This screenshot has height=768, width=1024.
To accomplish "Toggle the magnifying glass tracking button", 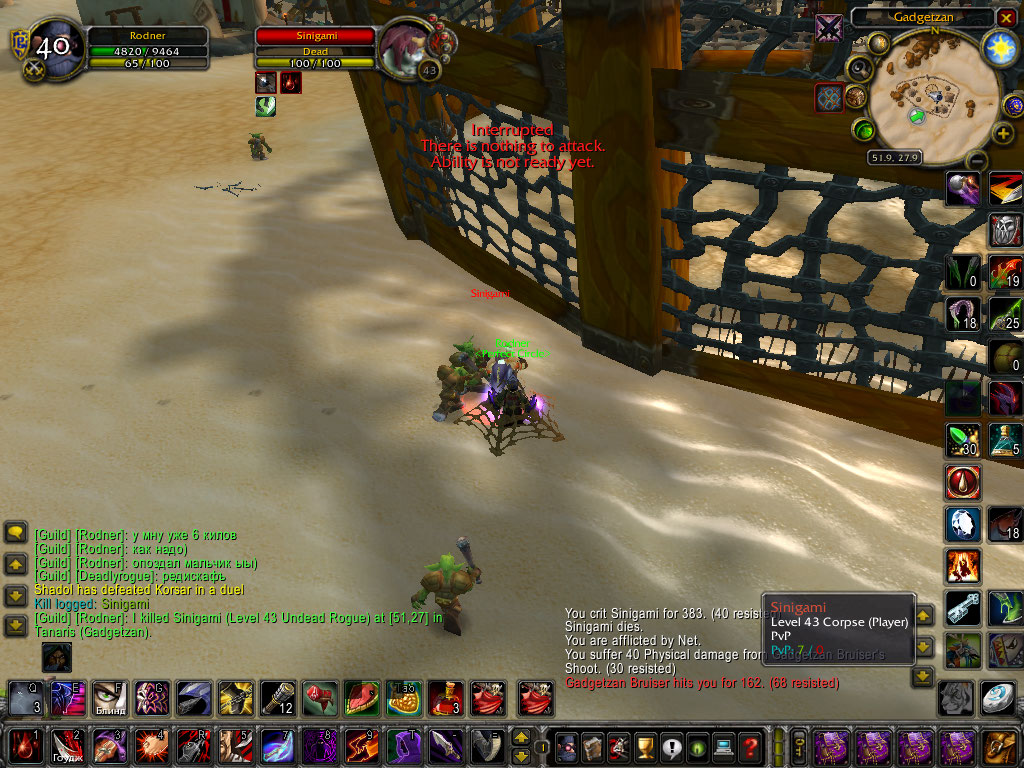I will (860, 68).
